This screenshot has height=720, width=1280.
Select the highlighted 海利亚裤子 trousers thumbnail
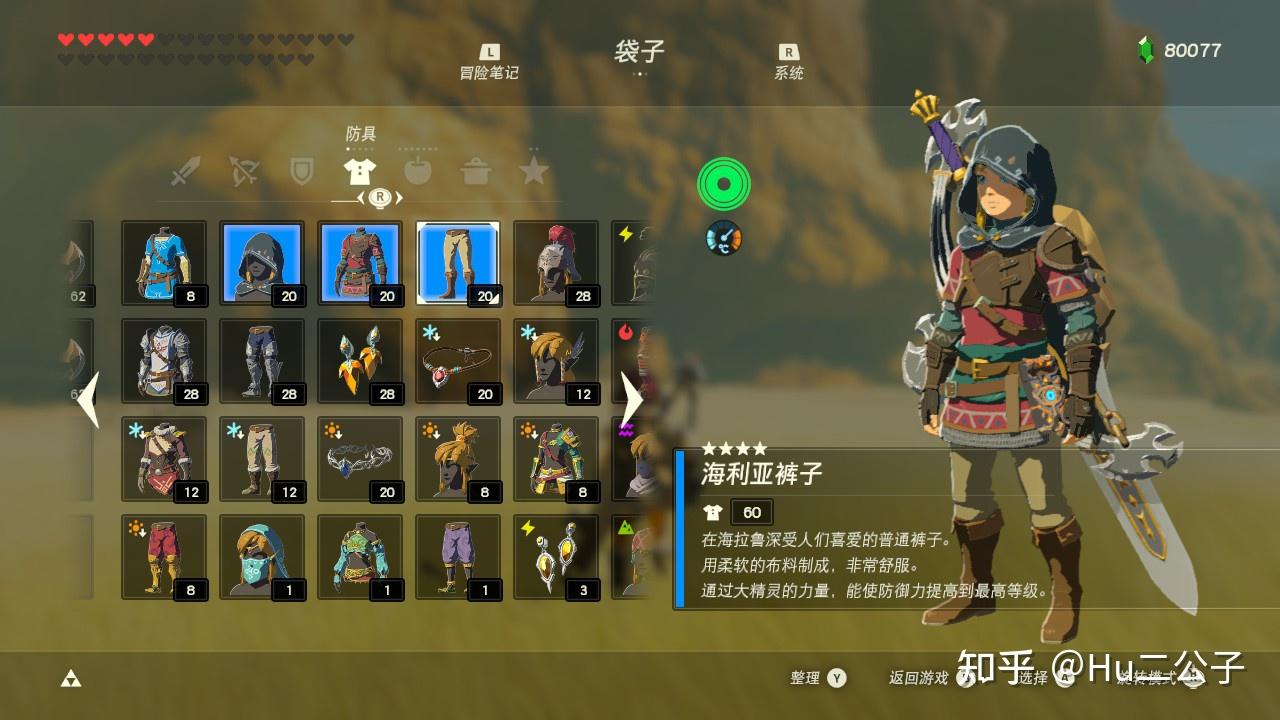click(x=457, y=262)
